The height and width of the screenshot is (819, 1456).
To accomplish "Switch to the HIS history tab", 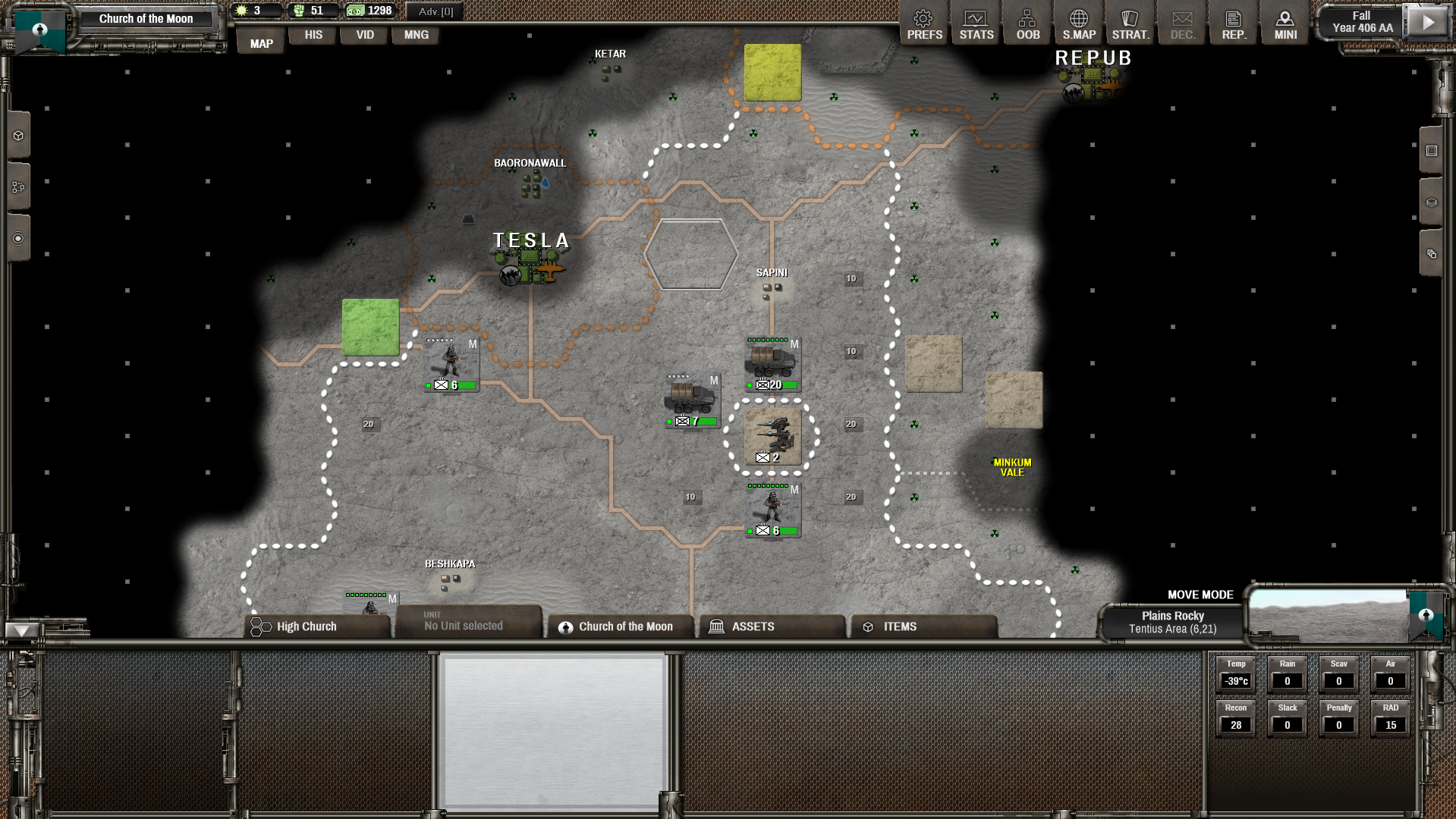I will tap(313, 35).
